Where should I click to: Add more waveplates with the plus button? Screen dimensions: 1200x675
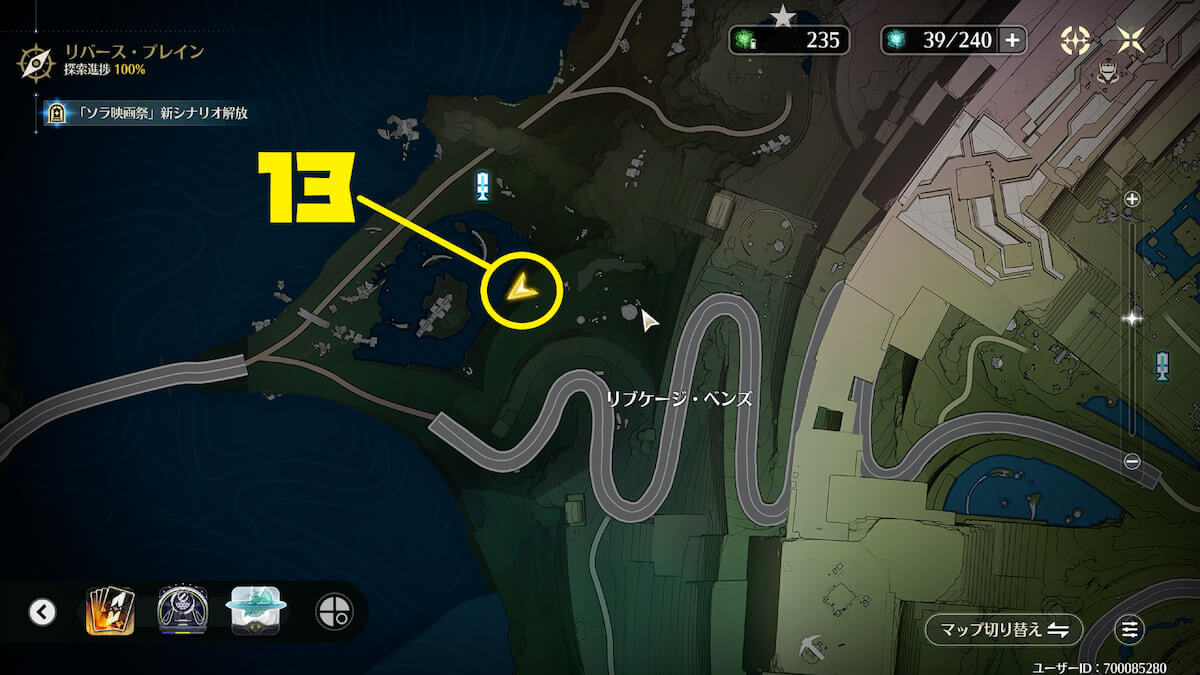coord(1012,40)
